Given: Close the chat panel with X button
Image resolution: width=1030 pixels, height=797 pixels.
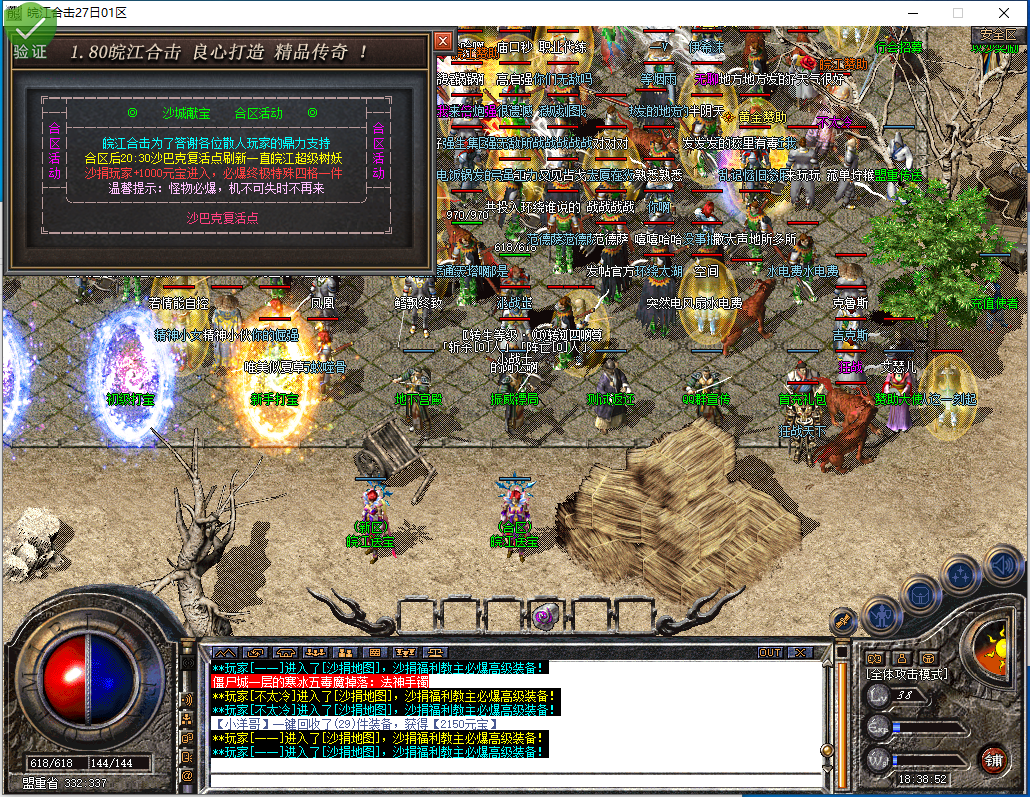Looking at the screenshot, I should [800, 652].
